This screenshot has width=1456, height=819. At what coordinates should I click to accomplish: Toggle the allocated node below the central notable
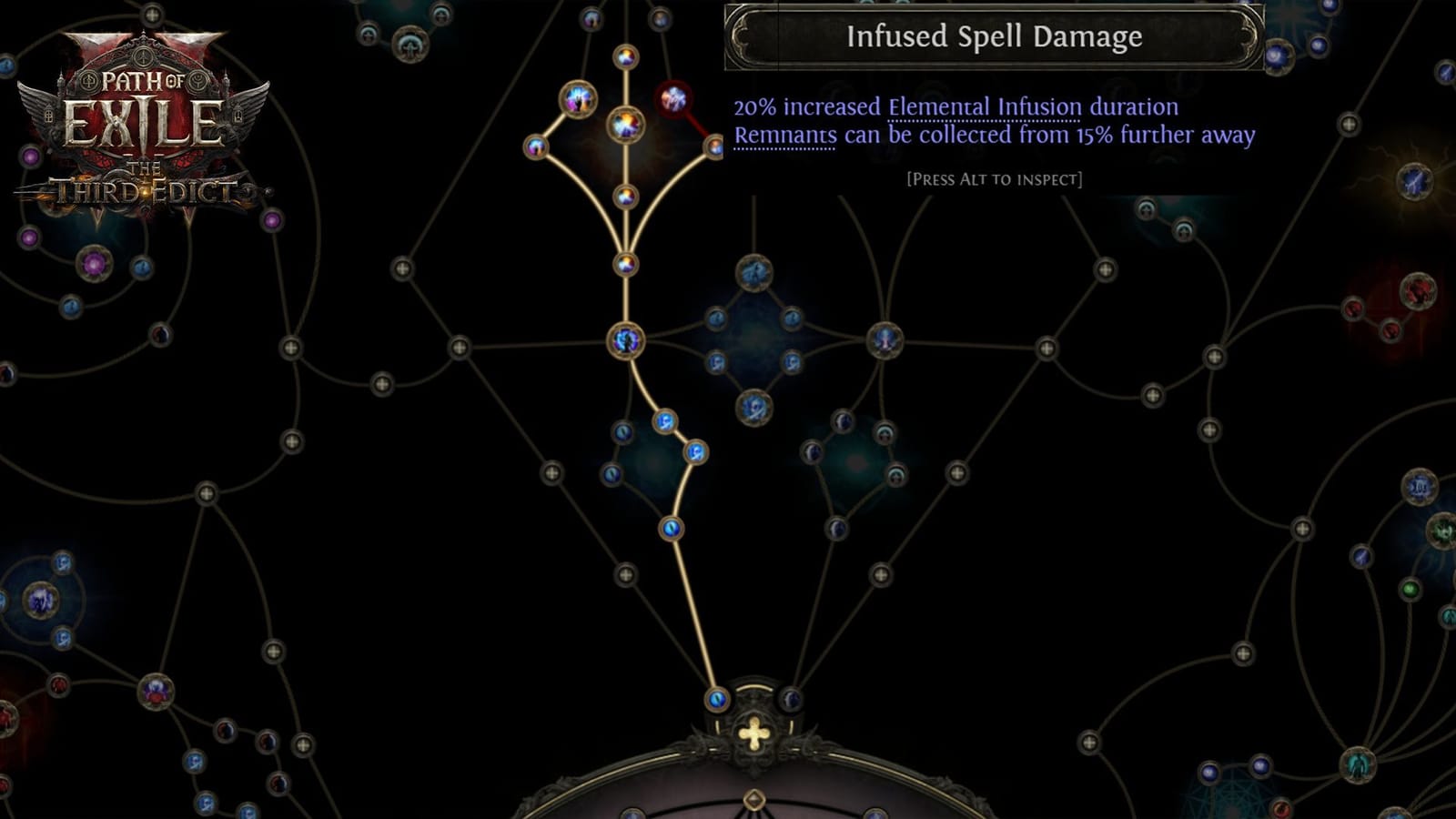tap(625, 195)
